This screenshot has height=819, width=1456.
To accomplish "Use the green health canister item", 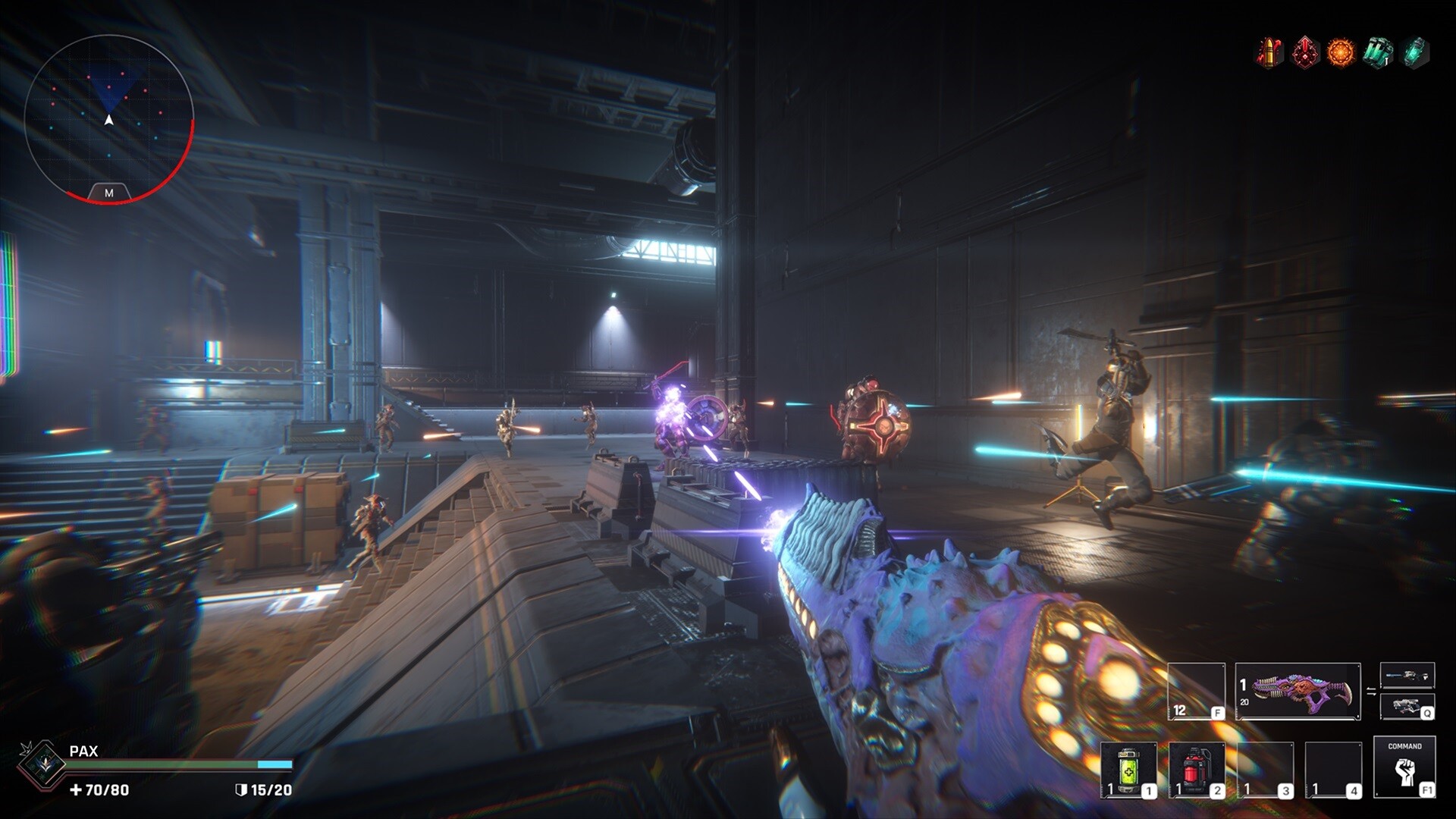I will tap(1128, 770).
